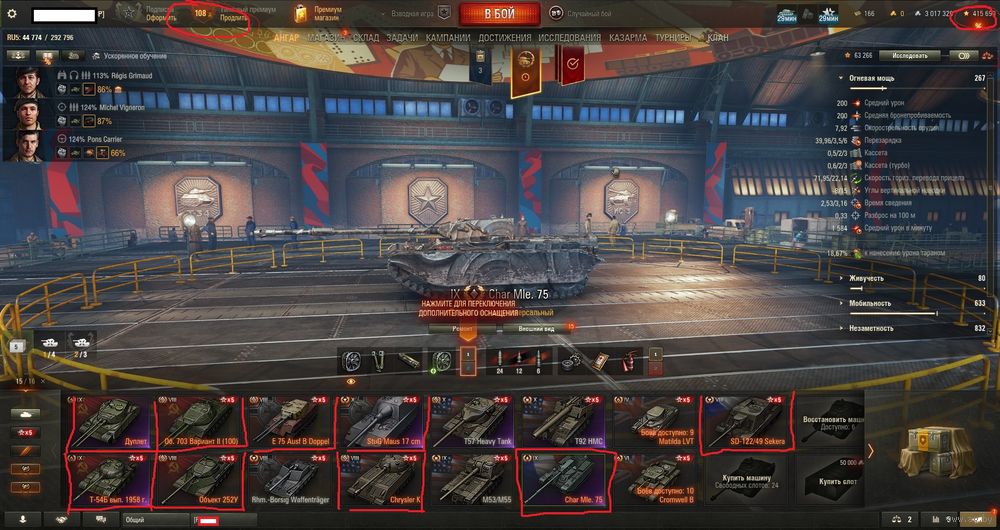Viewport: 1000px width, 530px height.
Task: Start a battle with the В БОЙ button
Action: point(500,14)
